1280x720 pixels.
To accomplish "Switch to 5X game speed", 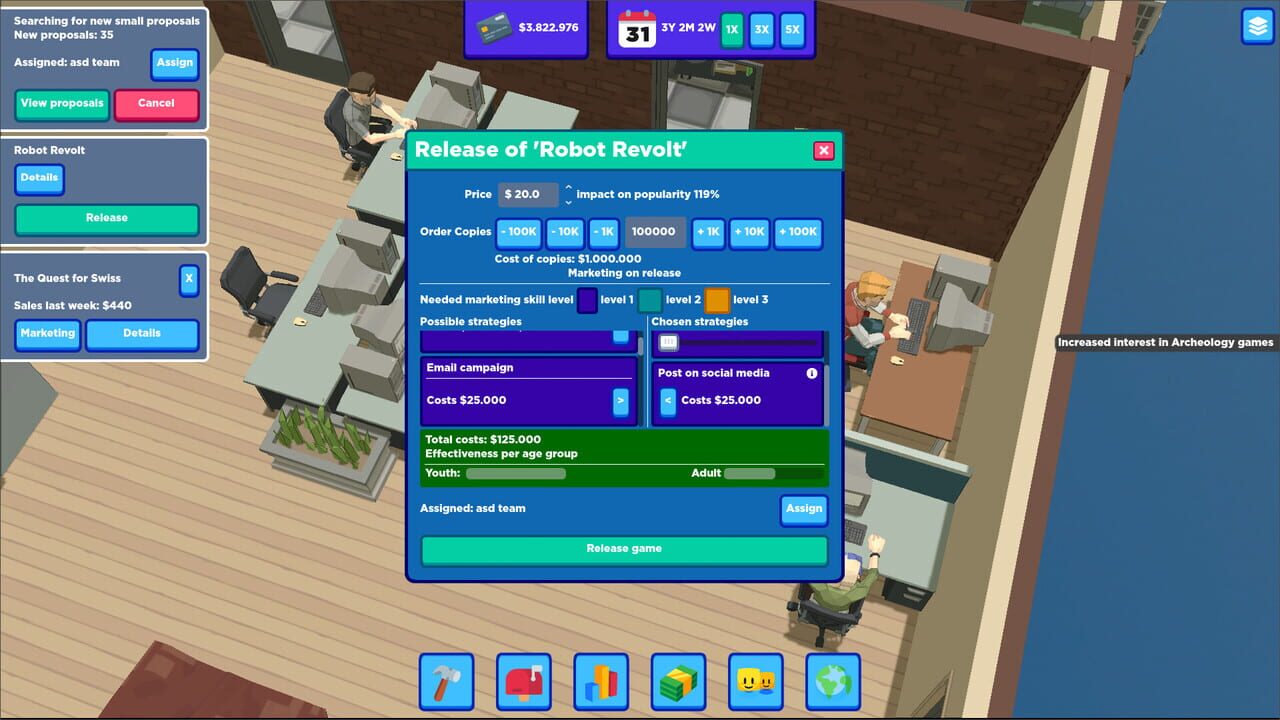I will pos(792,31).
